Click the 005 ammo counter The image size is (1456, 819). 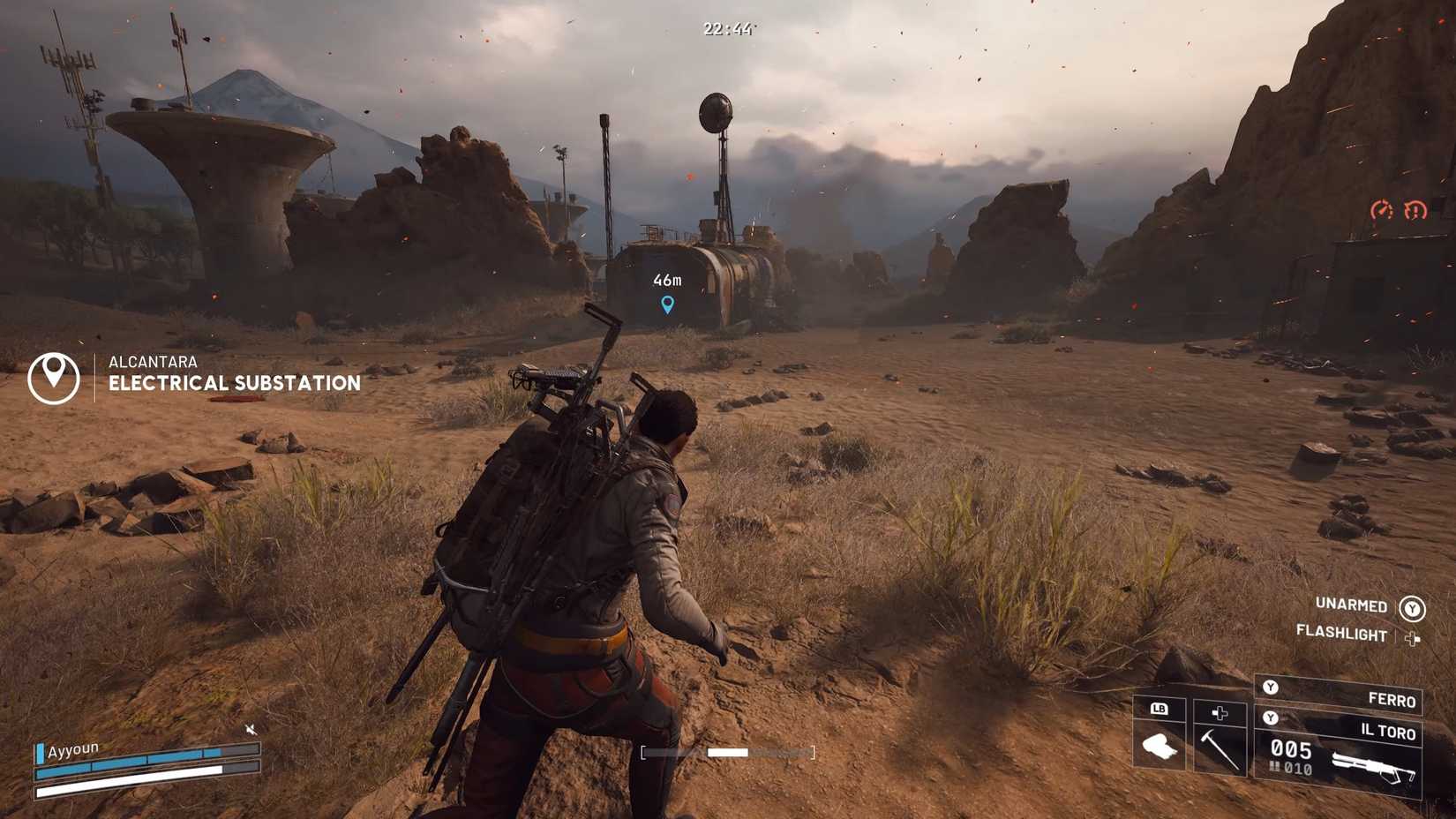coord(1291,749)
